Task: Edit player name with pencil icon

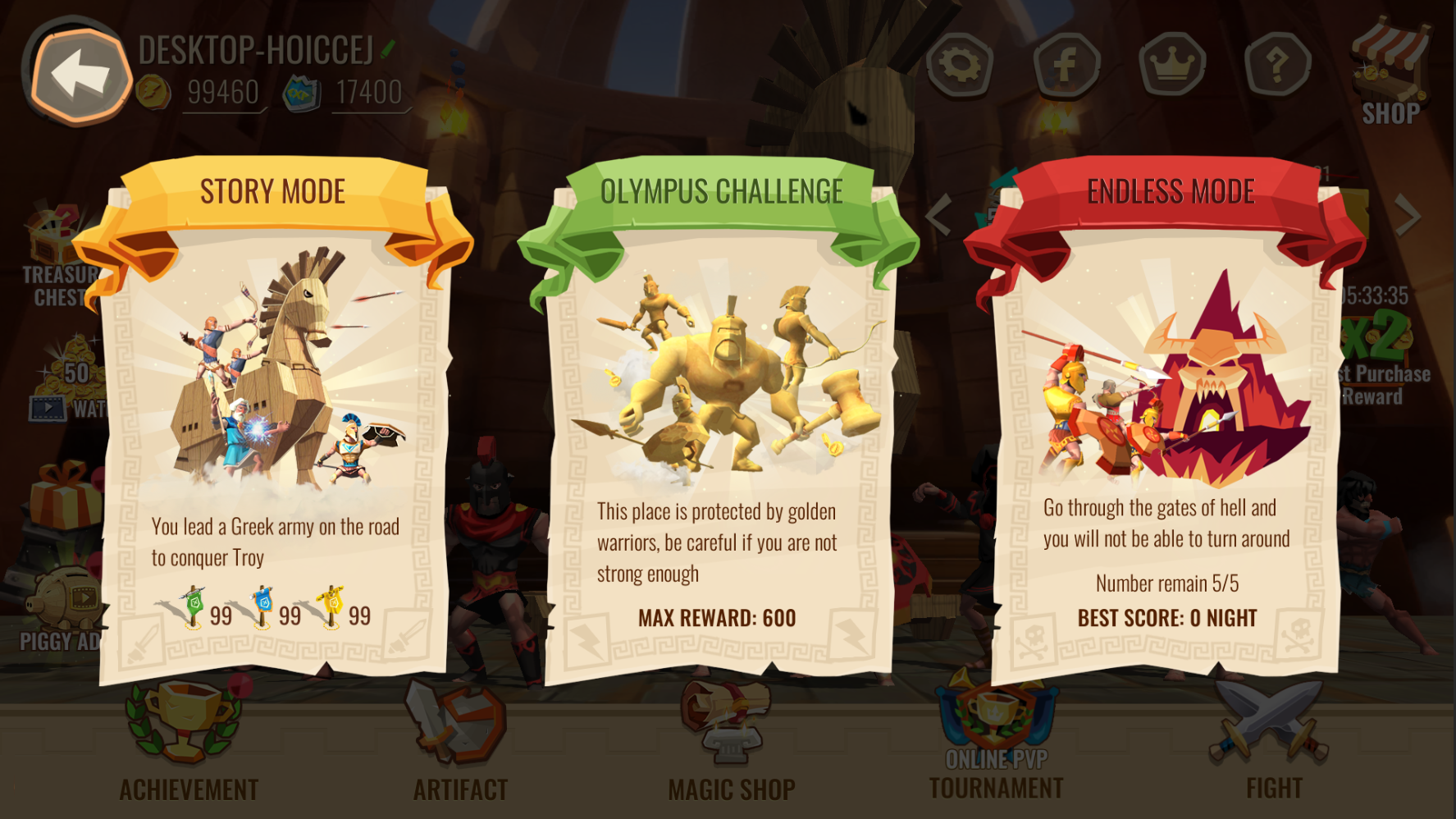Action: point(388,49)
